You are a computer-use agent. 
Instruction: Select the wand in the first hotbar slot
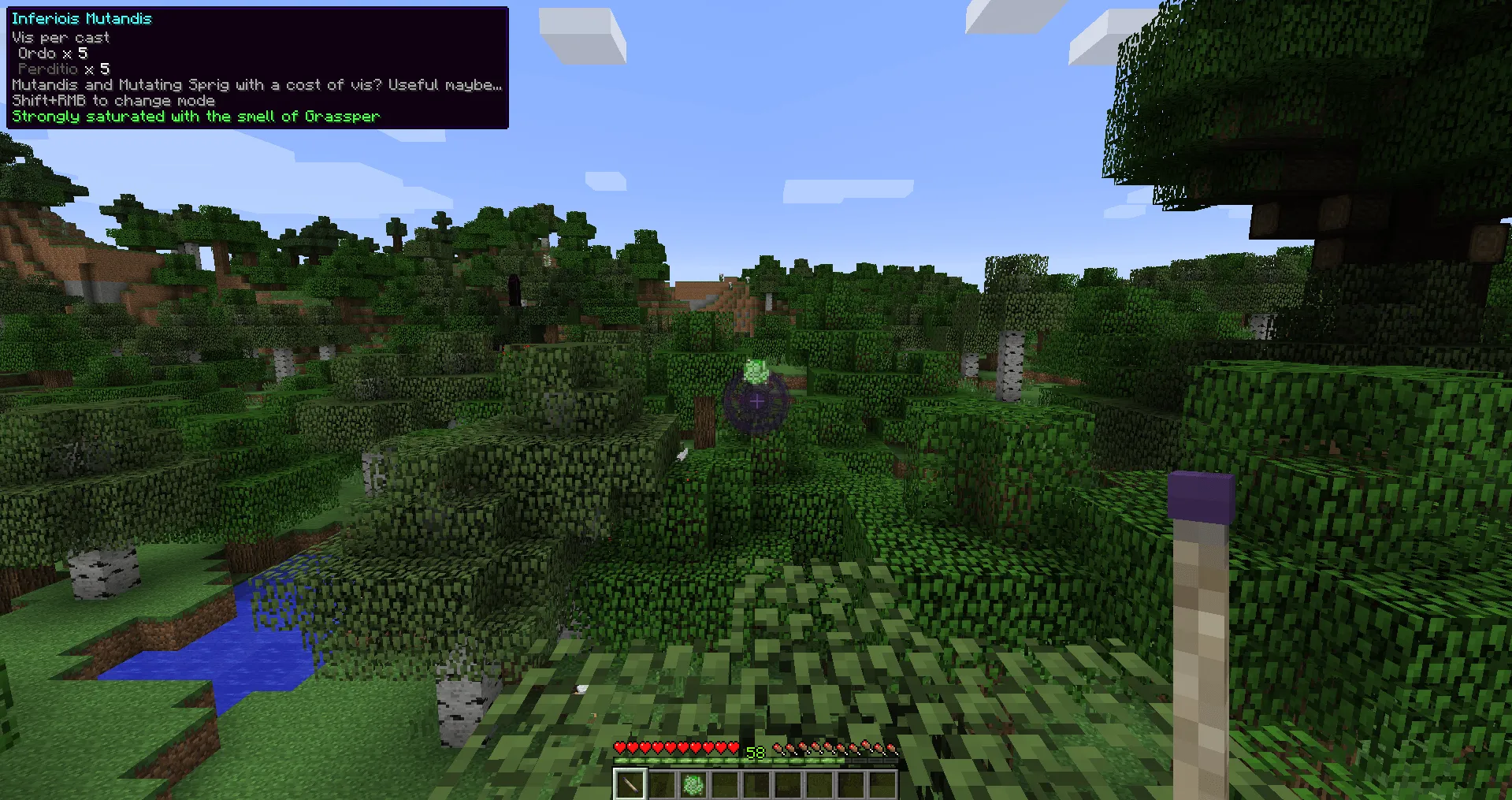(630, 783)
